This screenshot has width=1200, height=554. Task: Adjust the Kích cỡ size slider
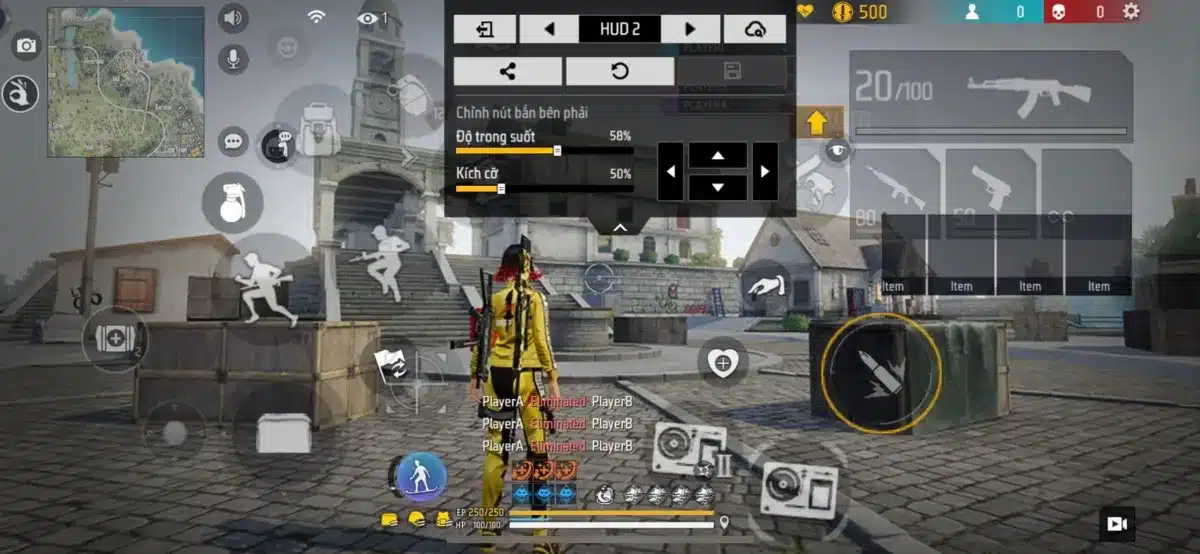(501, 188)
